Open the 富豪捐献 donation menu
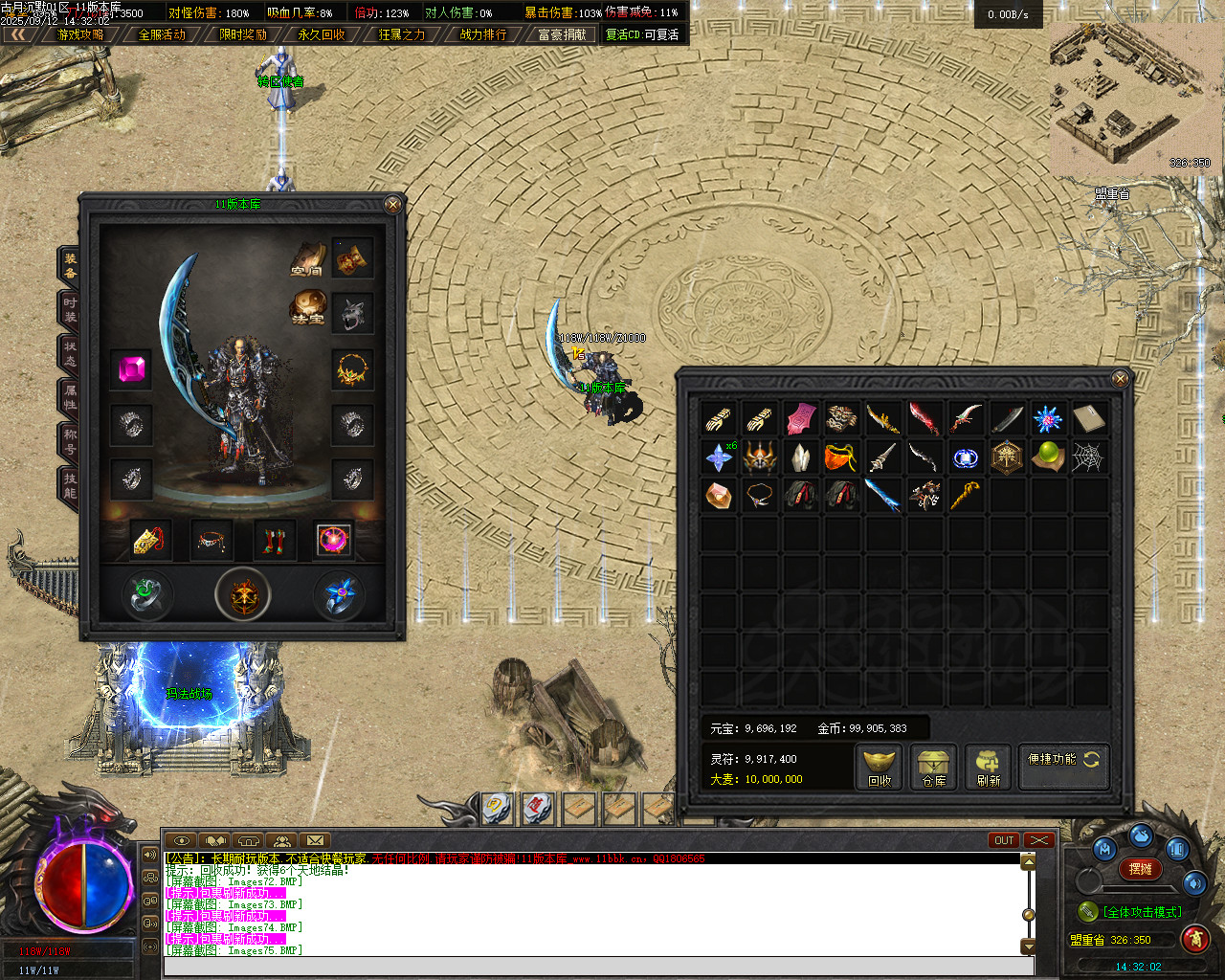Image resolution: width=1225 pixels, height=980 pixels. pyautogui.click(x=562, y=34)
